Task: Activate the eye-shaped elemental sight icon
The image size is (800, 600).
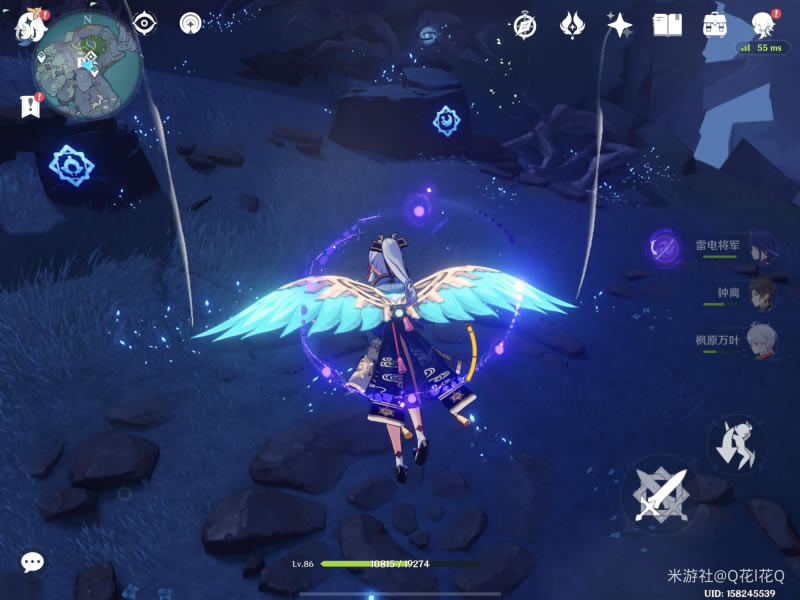Action: 146,23
